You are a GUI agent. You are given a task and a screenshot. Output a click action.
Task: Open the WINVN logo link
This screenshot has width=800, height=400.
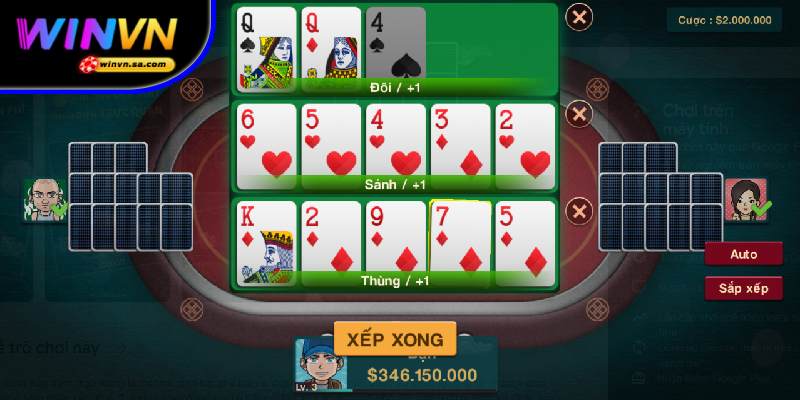pyautogui.click(x=102, y=40)
